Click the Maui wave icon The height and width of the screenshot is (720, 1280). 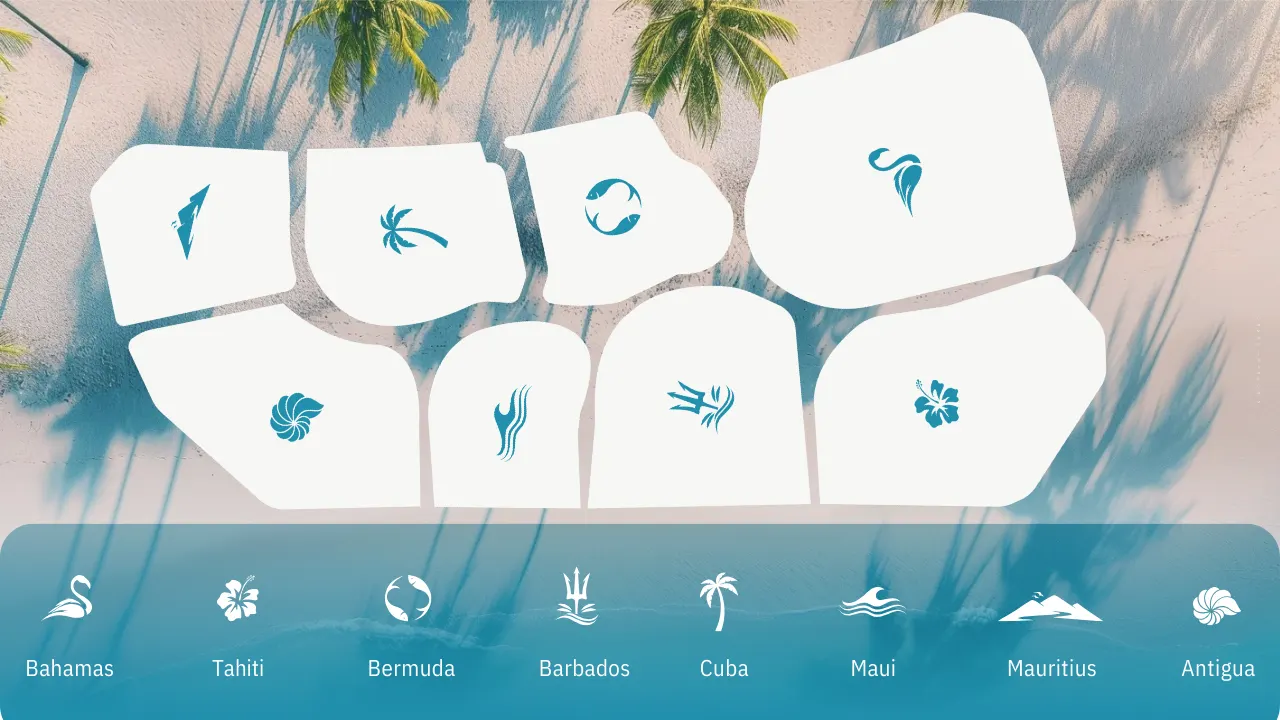[872, 599]
